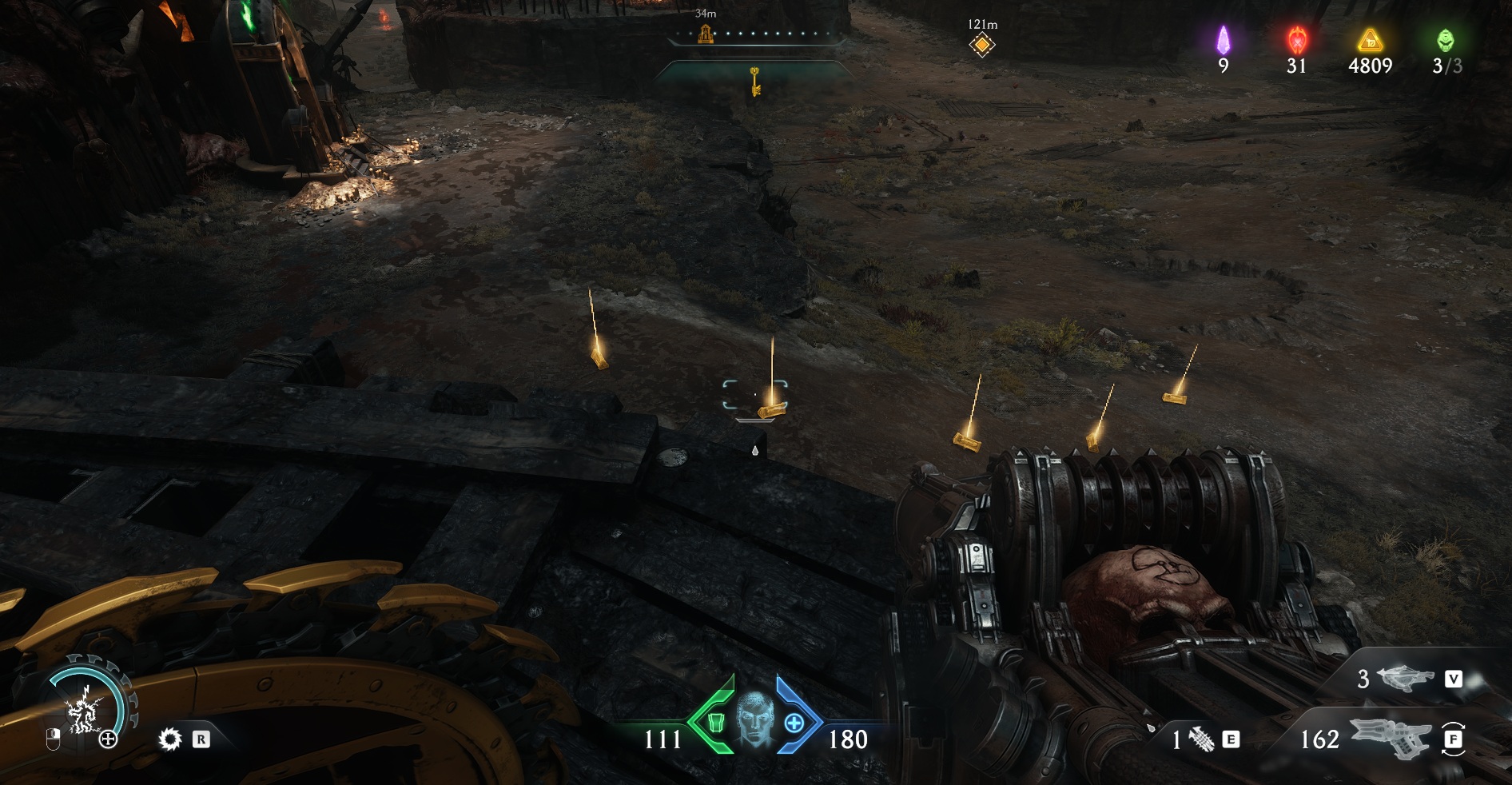Click the purple crystal currency icon
This screenshot has width=1512, height=785.
coord(1223,40)
